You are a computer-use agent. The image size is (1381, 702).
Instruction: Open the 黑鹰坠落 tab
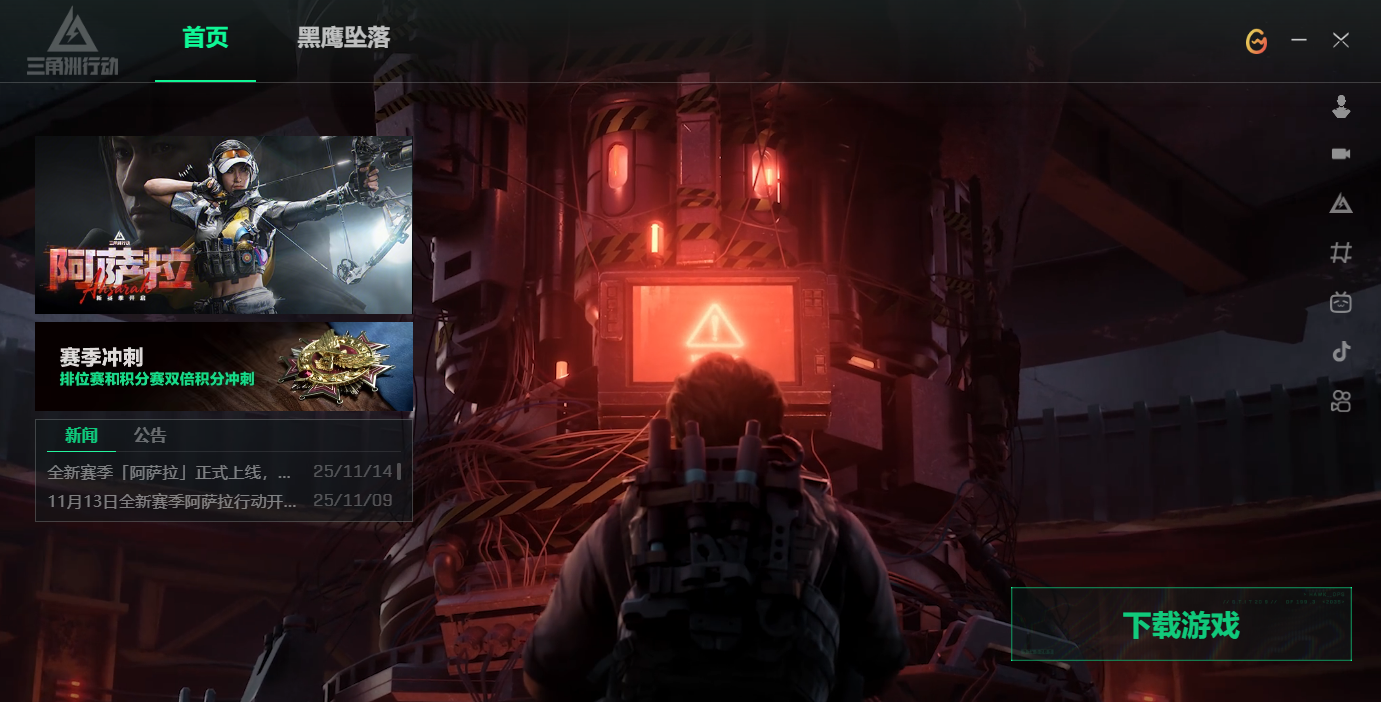[343, 39]
